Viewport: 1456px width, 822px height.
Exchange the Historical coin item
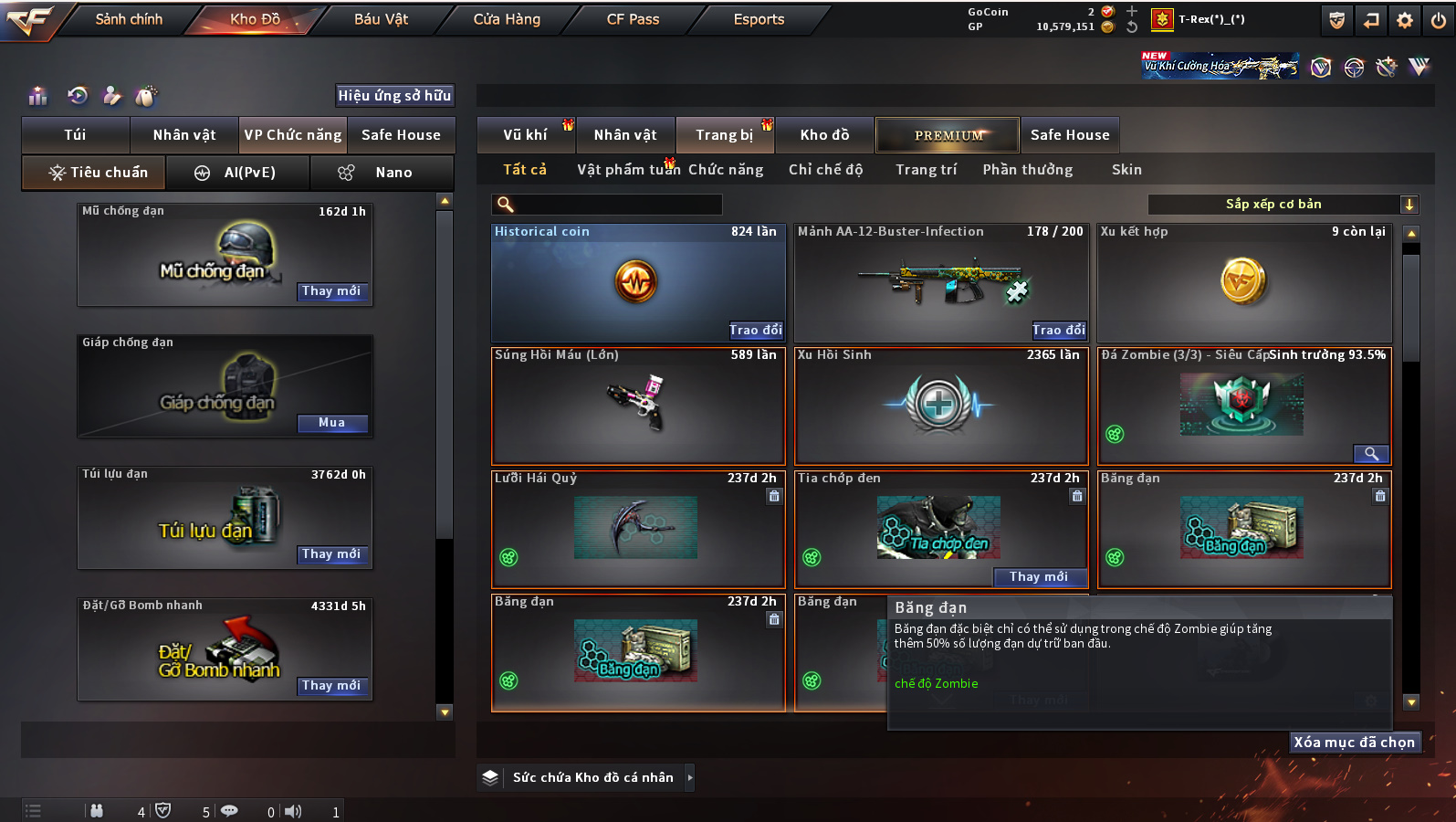tap(755, 331)
